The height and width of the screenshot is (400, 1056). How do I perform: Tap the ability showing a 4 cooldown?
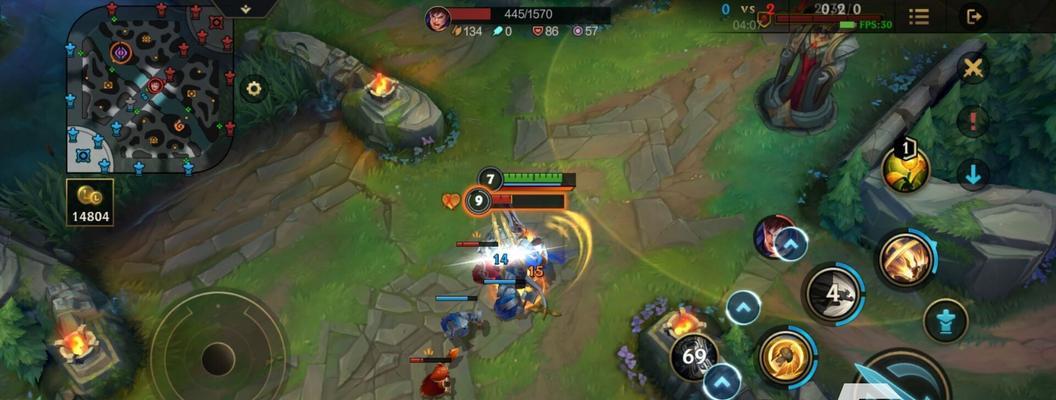tap(832, 293)
